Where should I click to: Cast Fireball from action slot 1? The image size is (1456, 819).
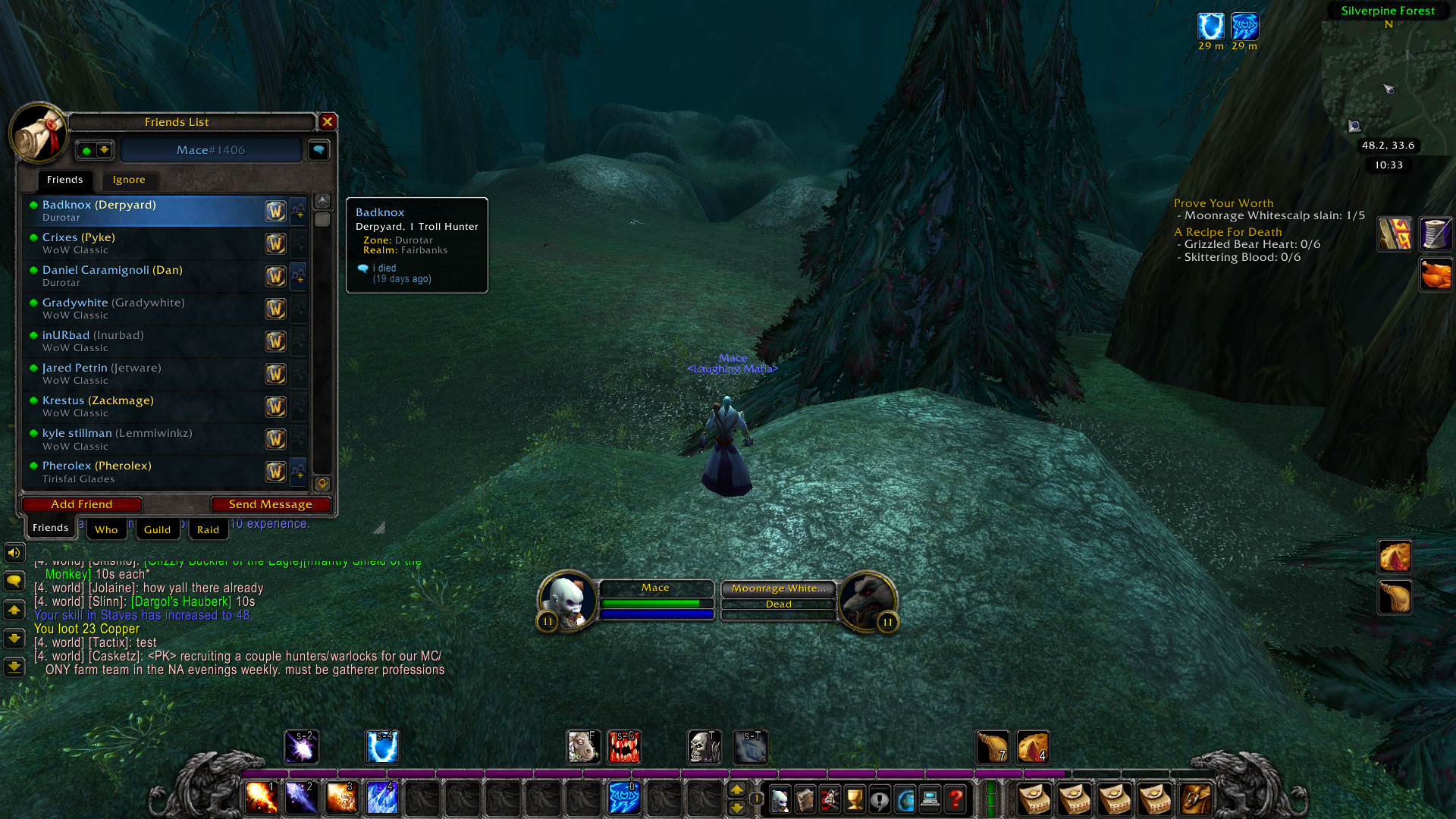coord(261,798)
